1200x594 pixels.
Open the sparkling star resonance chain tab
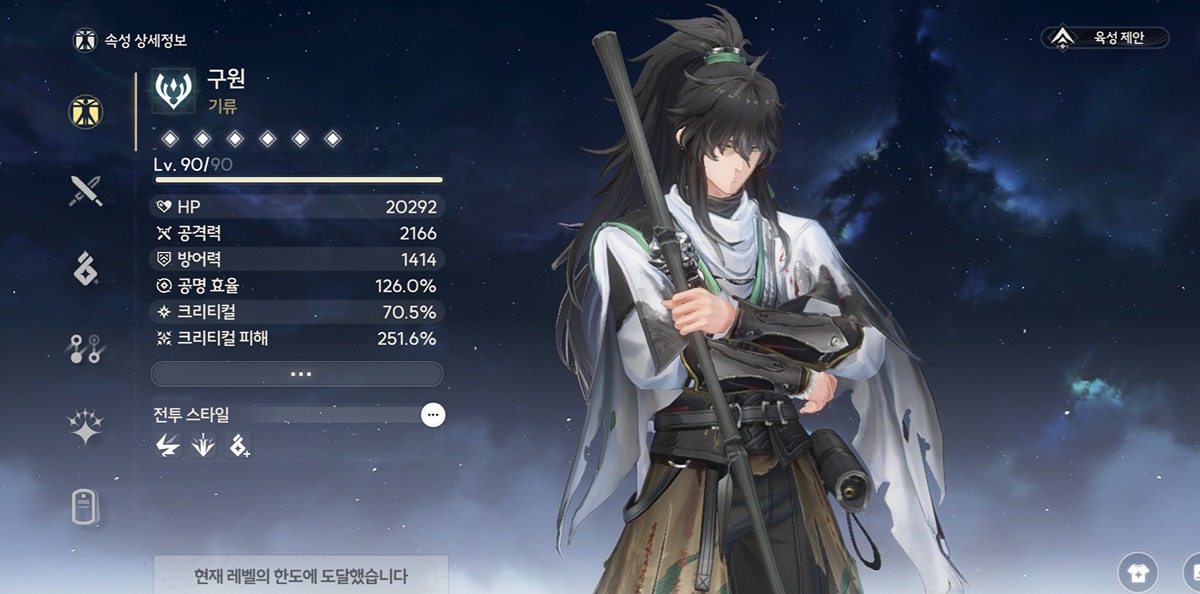point(86,427)
